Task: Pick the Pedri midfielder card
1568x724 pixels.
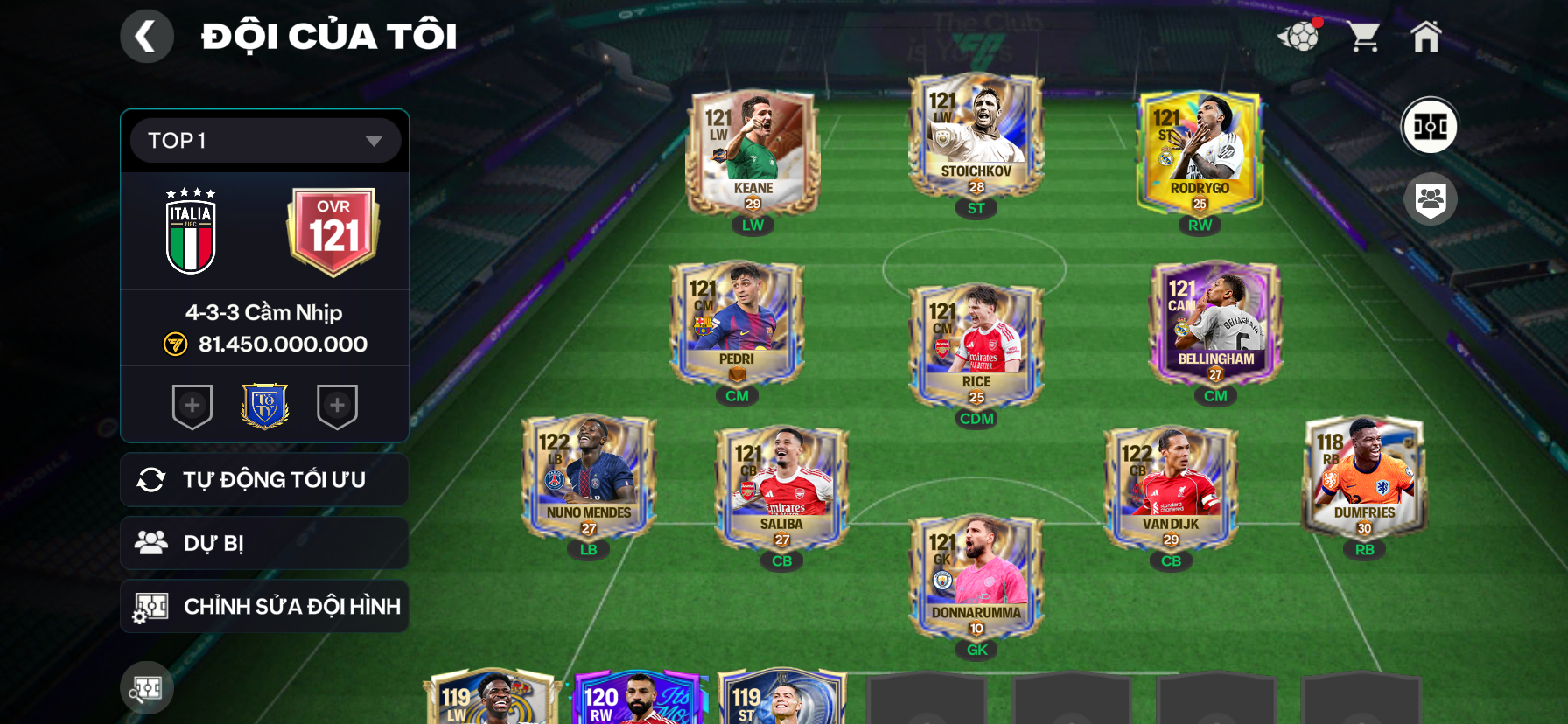Action: click(737, 324)
